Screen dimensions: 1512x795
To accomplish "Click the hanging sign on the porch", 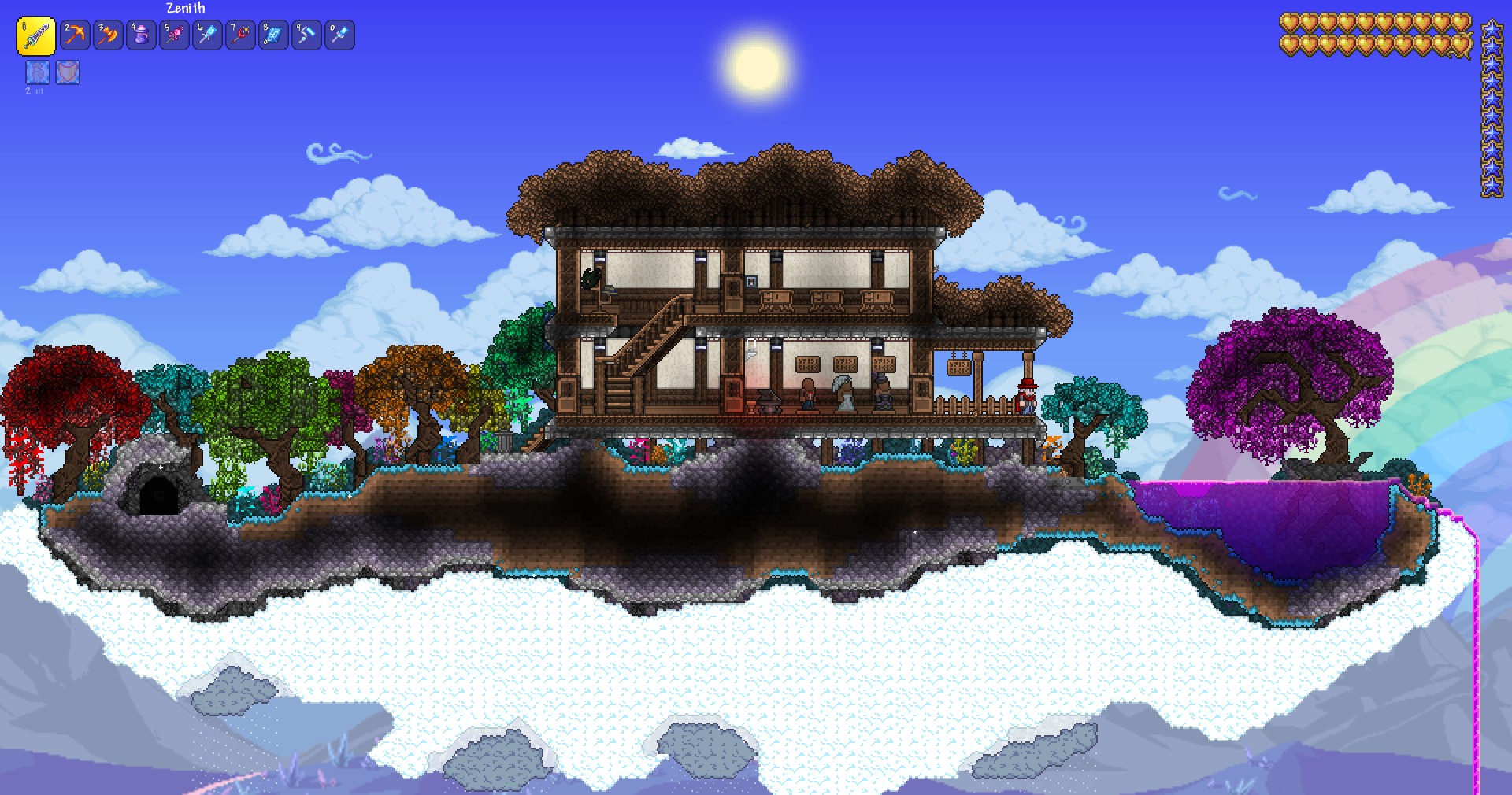I will pyautogui.click(x=958, y=366).
